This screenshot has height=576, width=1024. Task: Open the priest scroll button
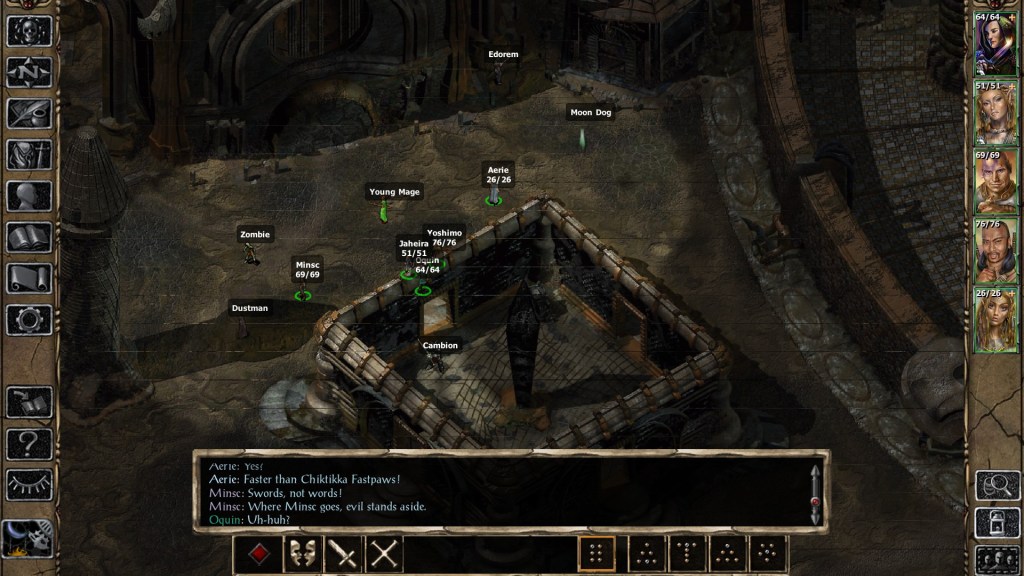pyautogui.click(x=29, y=278)
